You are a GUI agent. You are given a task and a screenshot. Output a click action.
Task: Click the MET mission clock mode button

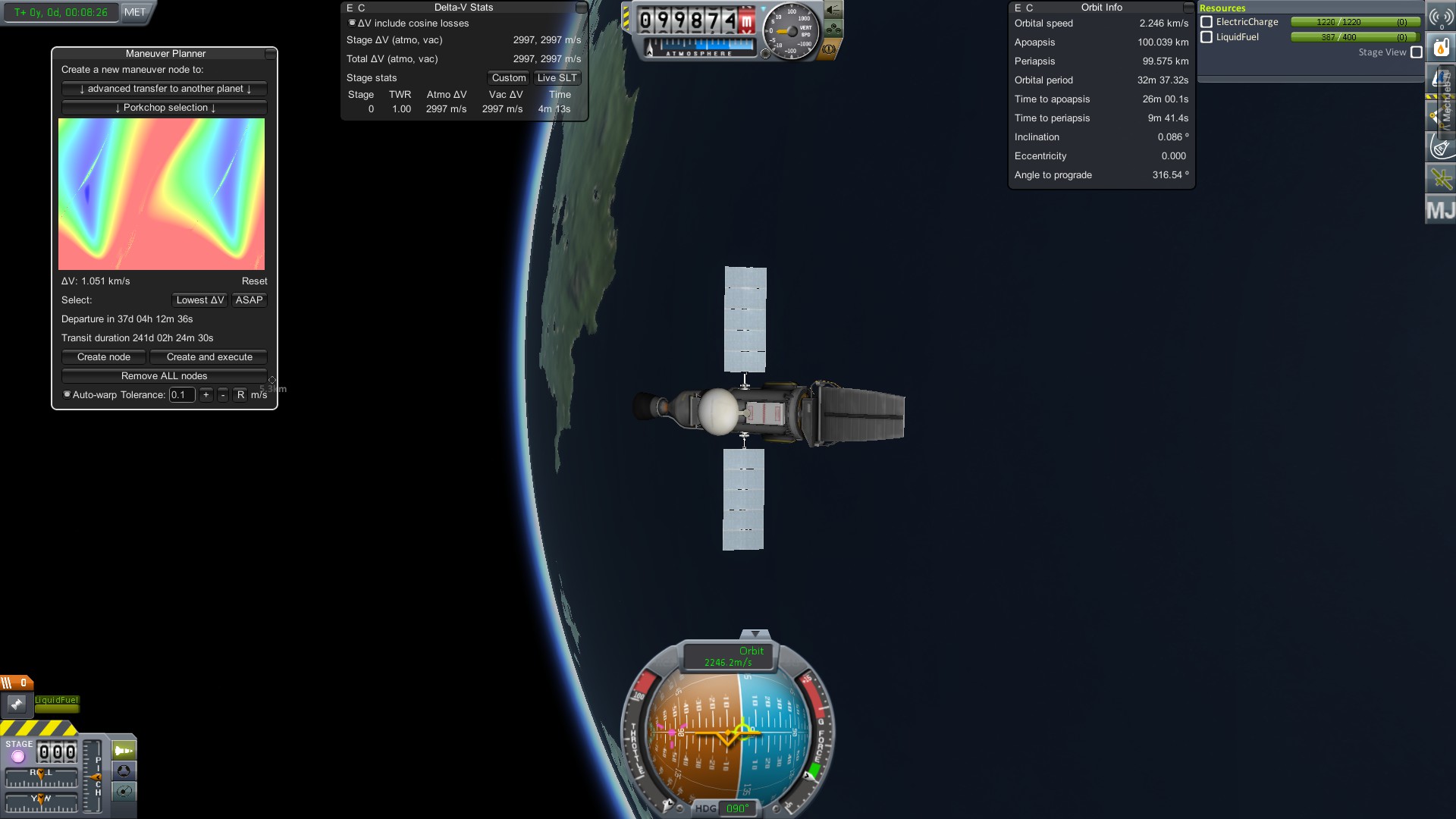coord(135,12)
